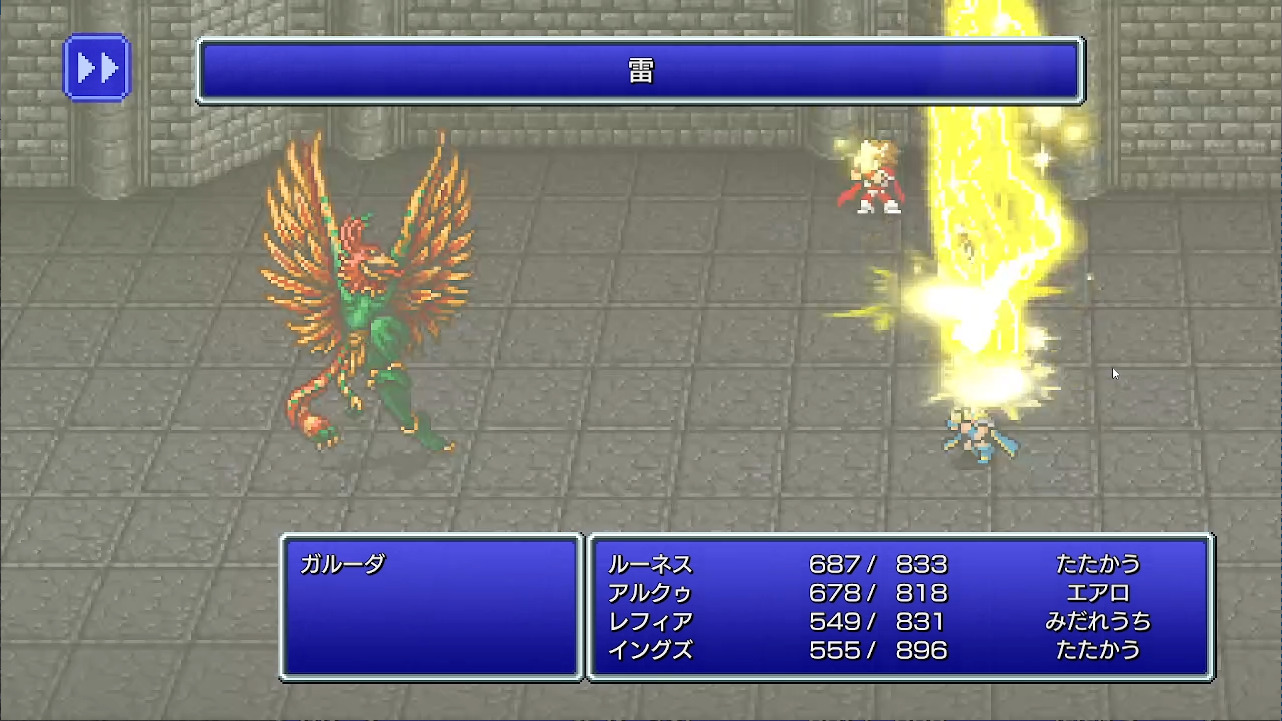Click the 雷 spell name banner

[640, 71]
